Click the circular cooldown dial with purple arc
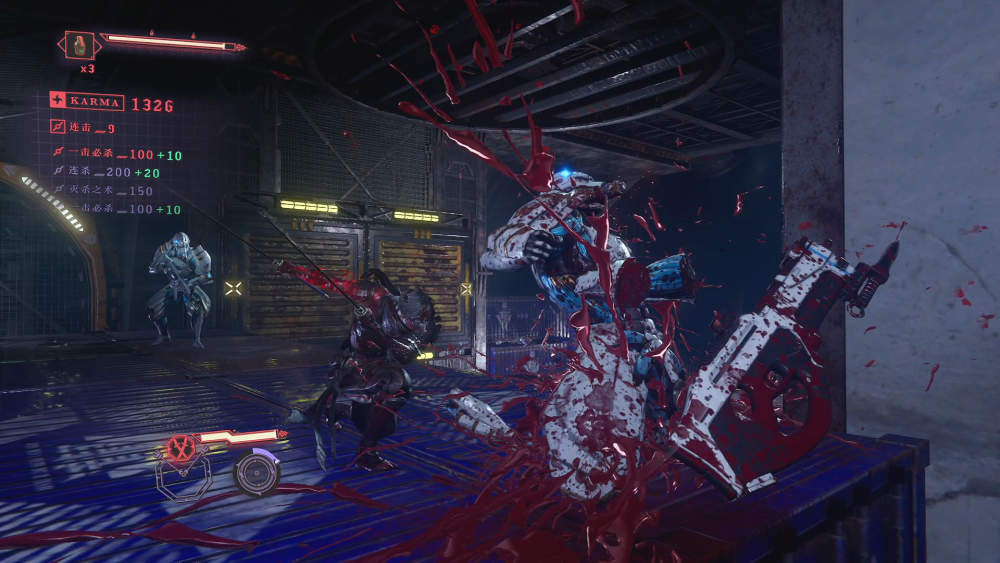This screenshot has height=563, width=1000. [256, 473]
